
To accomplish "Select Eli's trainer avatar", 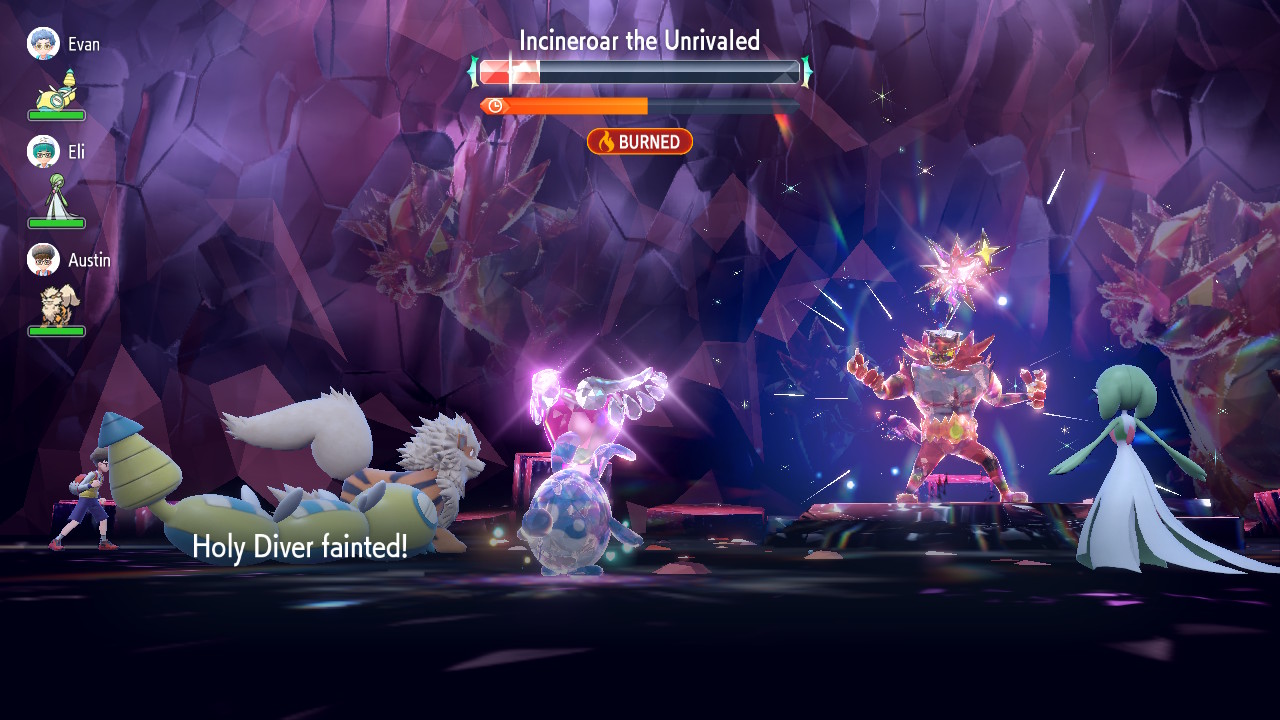I will click(43, 152).
